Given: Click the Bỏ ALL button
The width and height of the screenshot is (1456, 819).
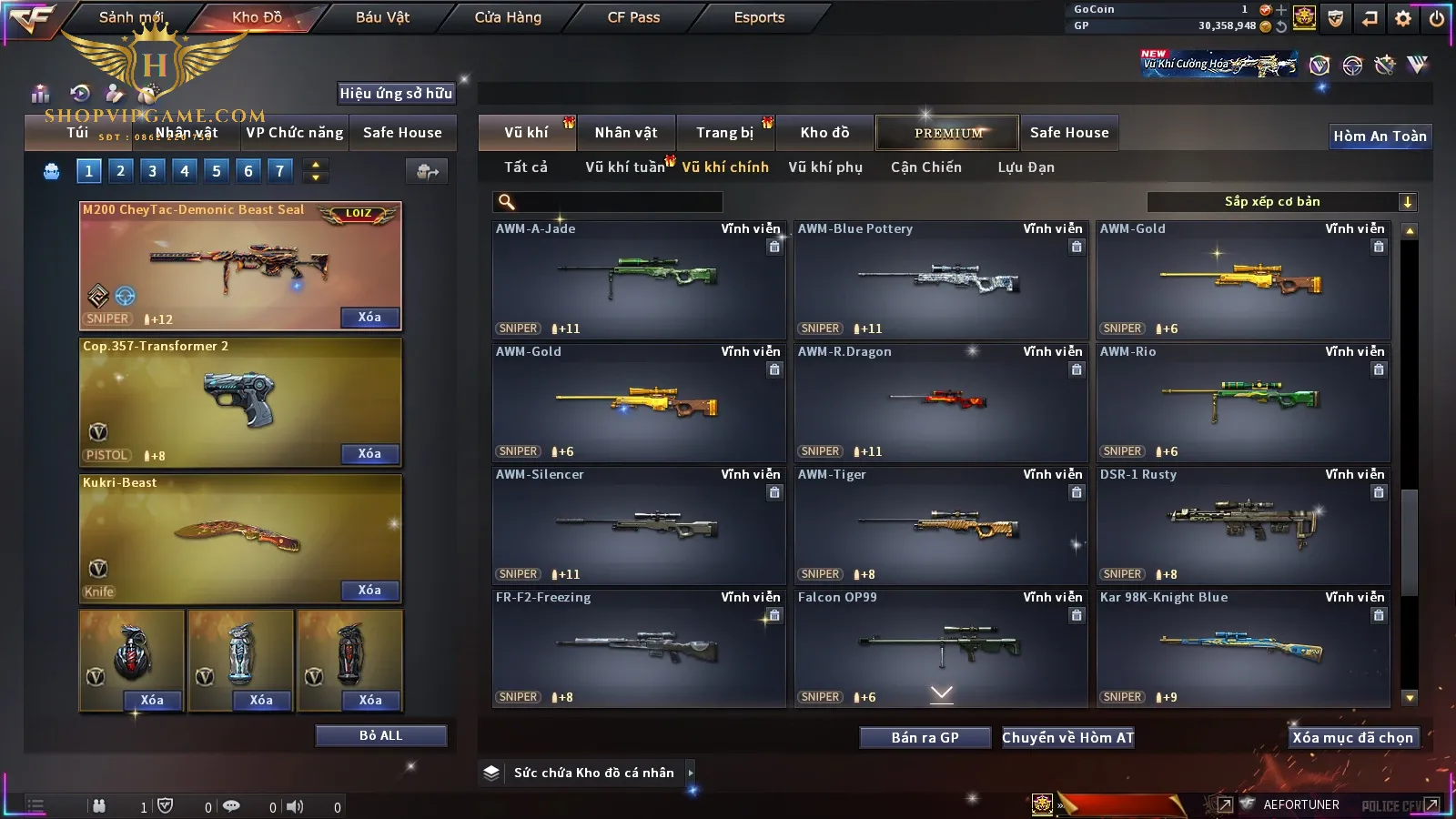Looking at the screenshot, I should 380,735.
